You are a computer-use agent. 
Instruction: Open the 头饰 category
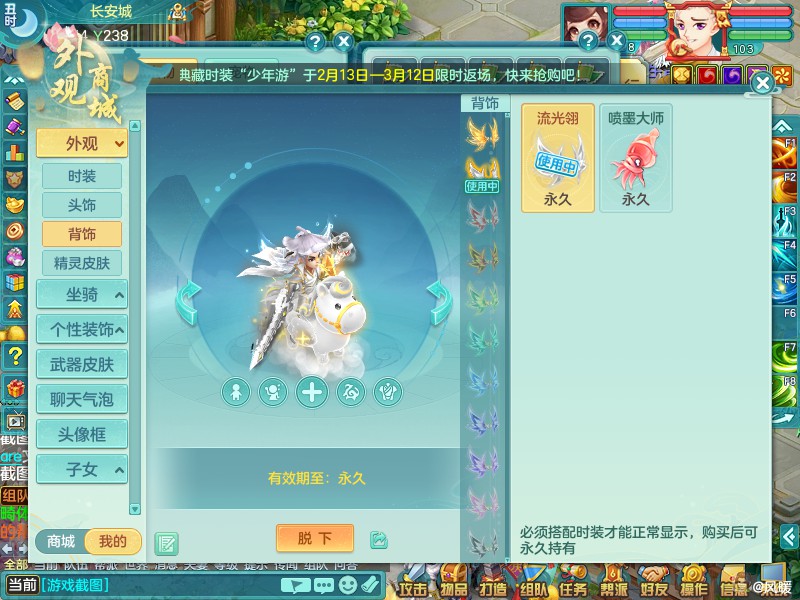tap(82, 205)
